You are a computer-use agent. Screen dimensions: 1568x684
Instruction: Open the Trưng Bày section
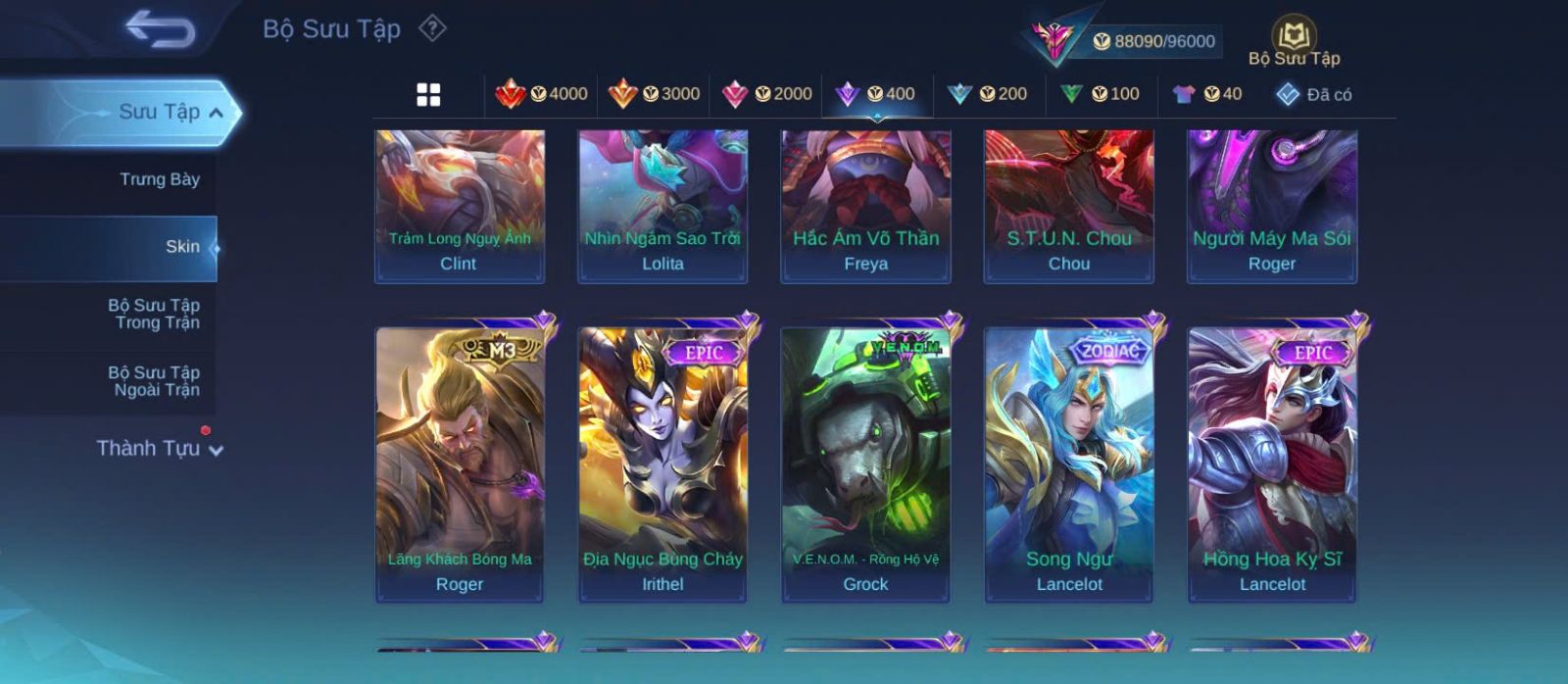point(159,179)
